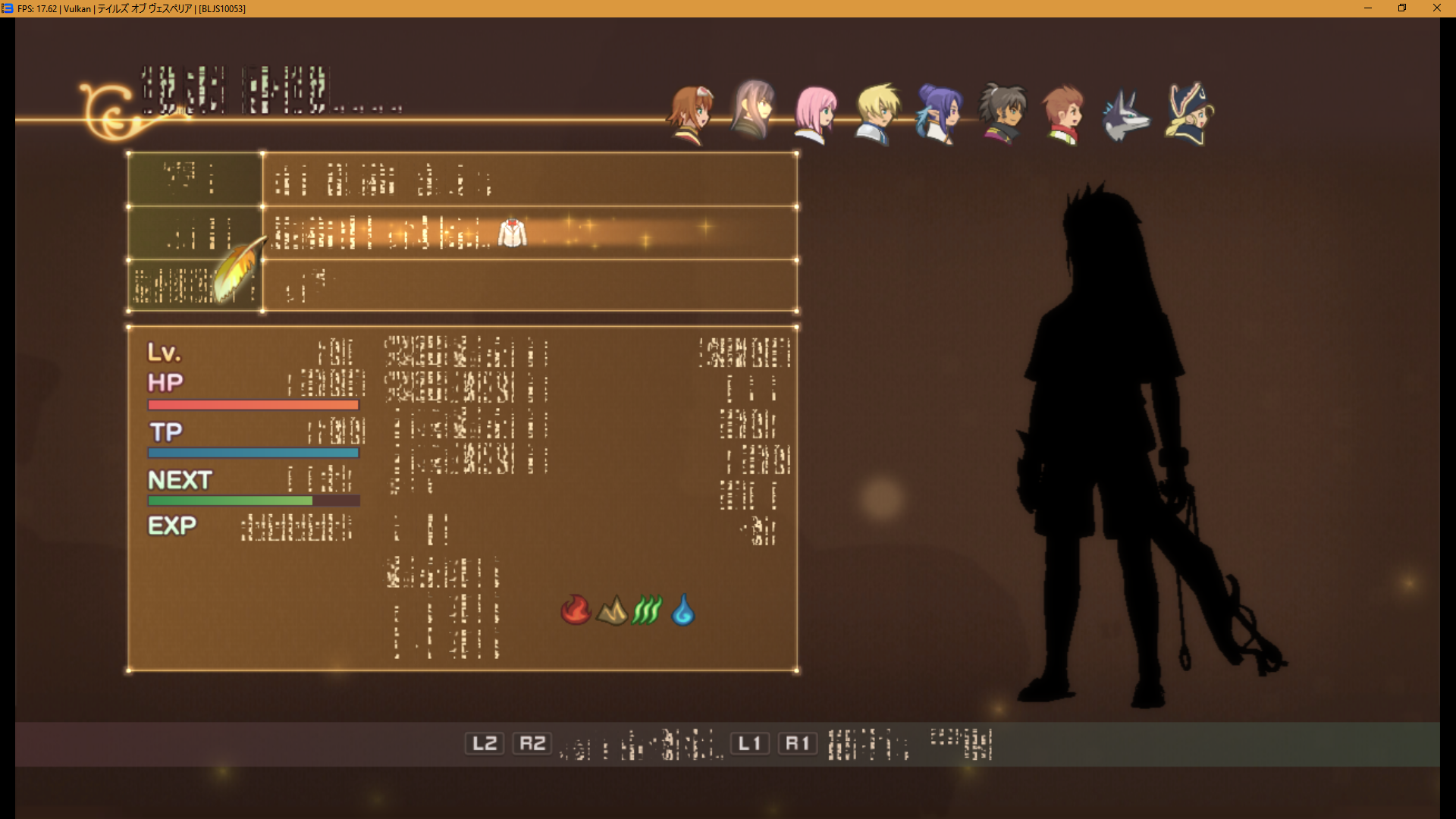Viewport: 1456px width, 819px height.
Task: Choose Judith's purple-haired portrait
Action: (x=939, y=114)
